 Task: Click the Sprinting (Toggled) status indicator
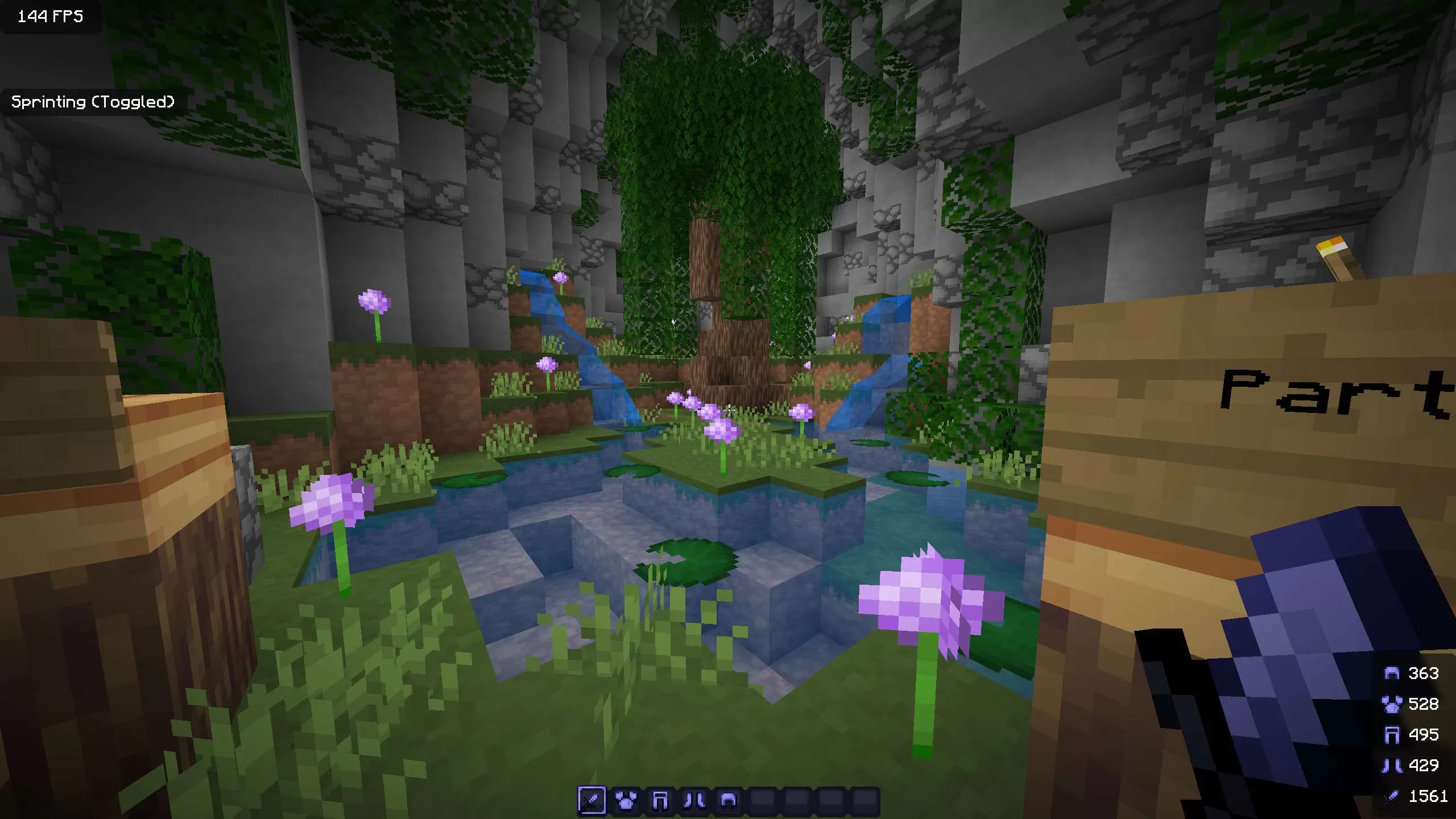pyautogui.click(x=93, y=102)
